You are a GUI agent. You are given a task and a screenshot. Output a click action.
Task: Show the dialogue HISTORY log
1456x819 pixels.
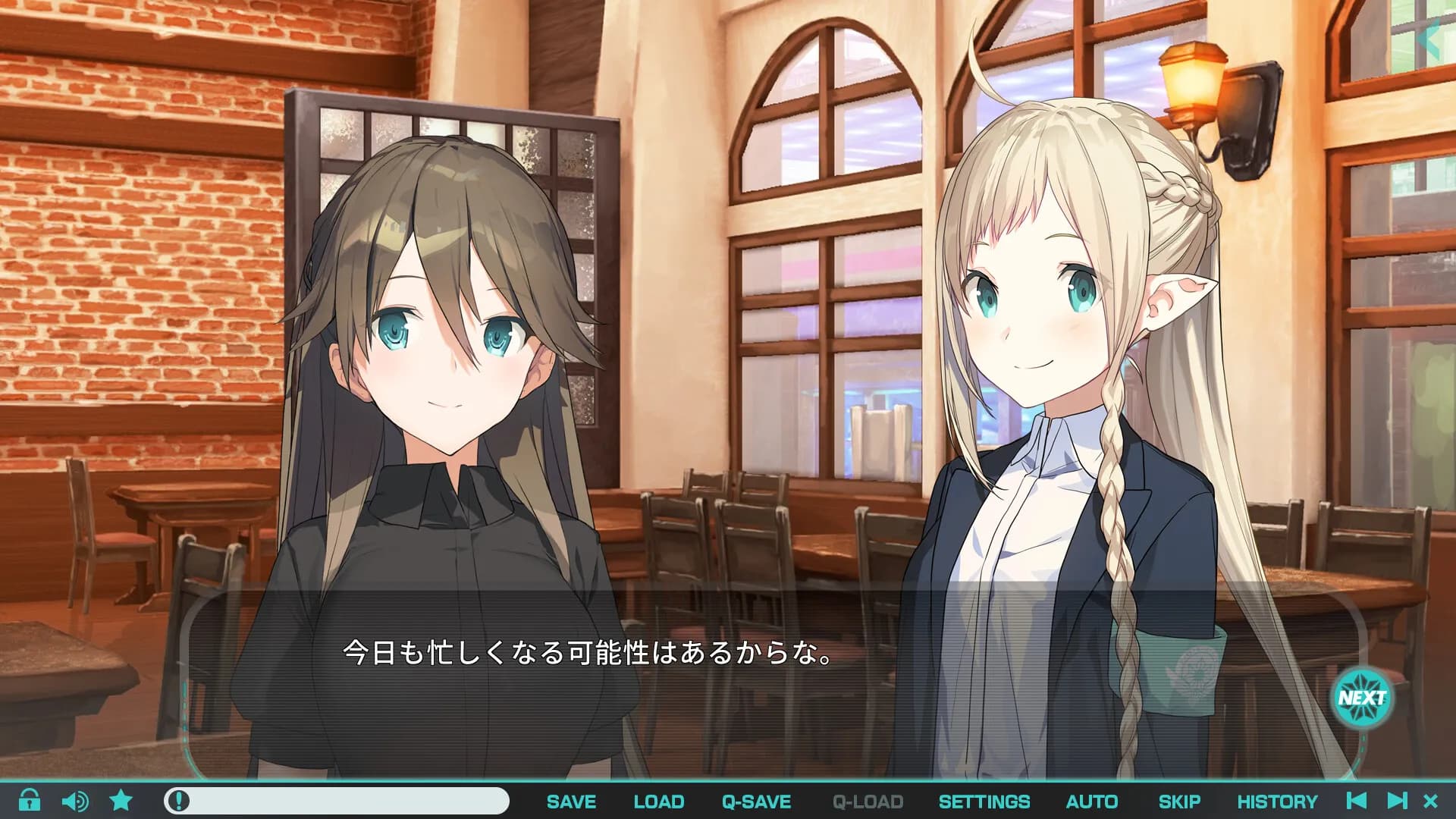pyautogui.click(x=1277, y=802)
